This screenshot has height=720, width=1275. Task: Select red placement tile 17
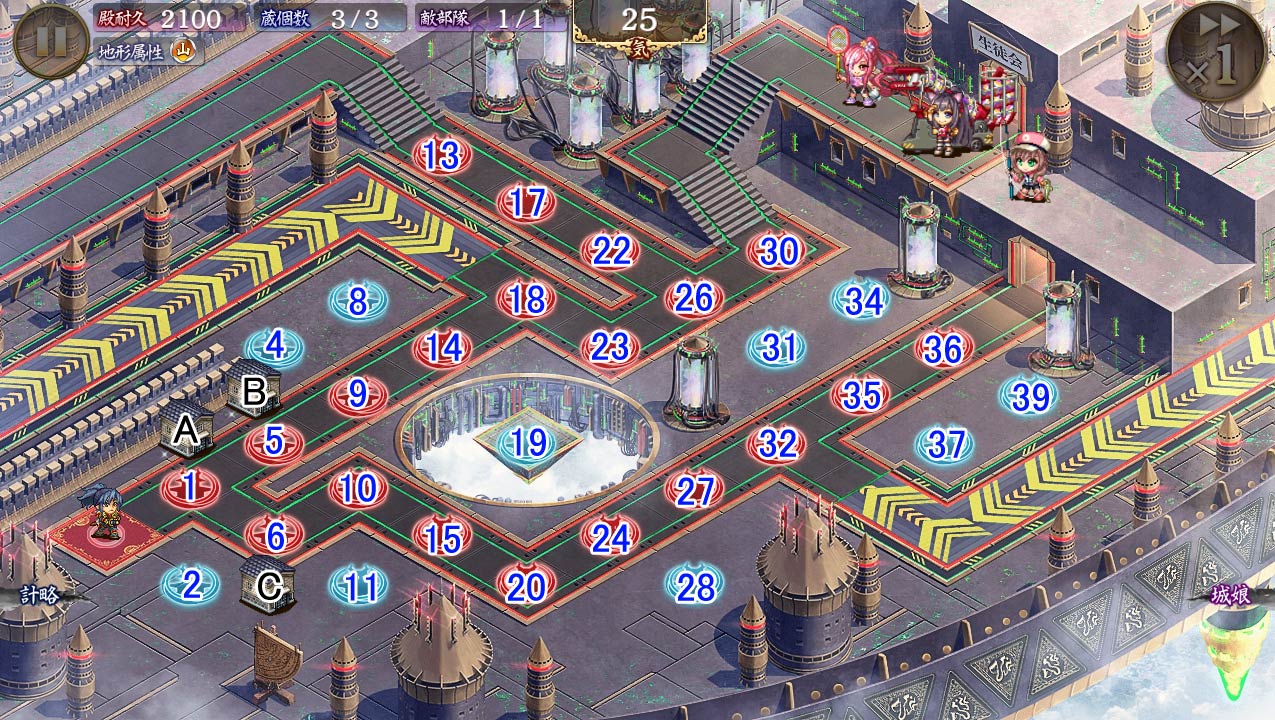(526, 204)
